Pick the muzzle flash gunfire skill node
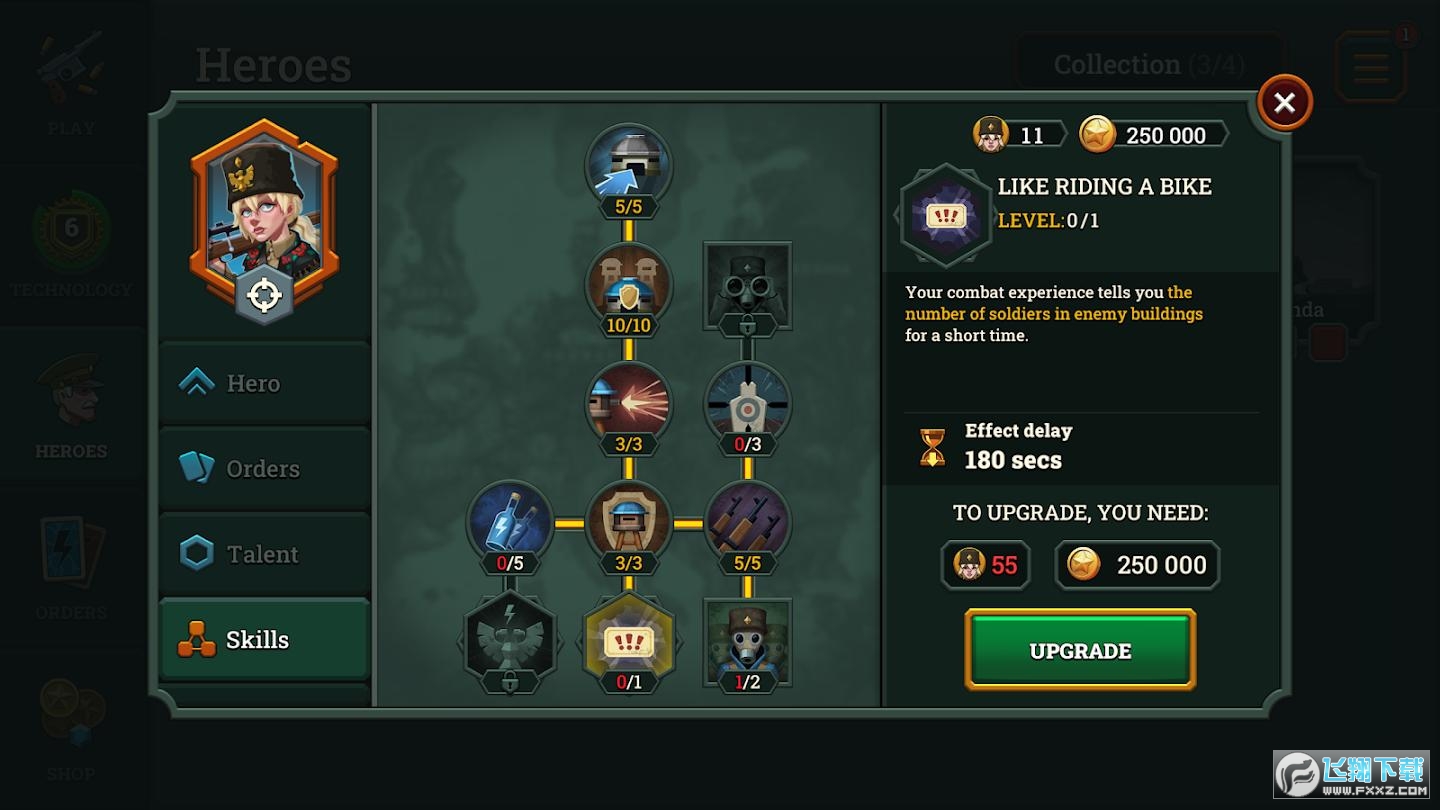This screenshot has width=1440, height=810. [628, 403]
